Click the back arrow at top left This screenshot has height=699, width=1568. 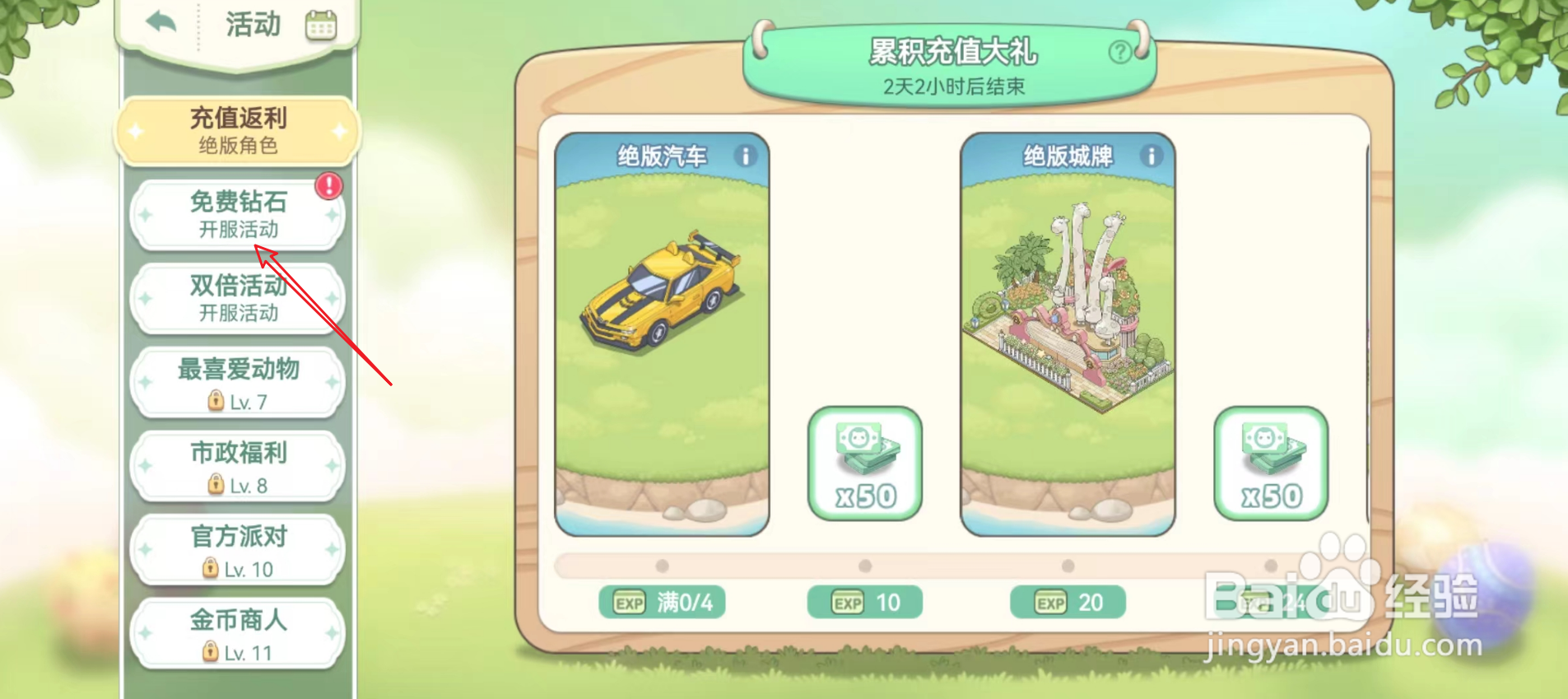pyautogui.click(x=161, y=24)
